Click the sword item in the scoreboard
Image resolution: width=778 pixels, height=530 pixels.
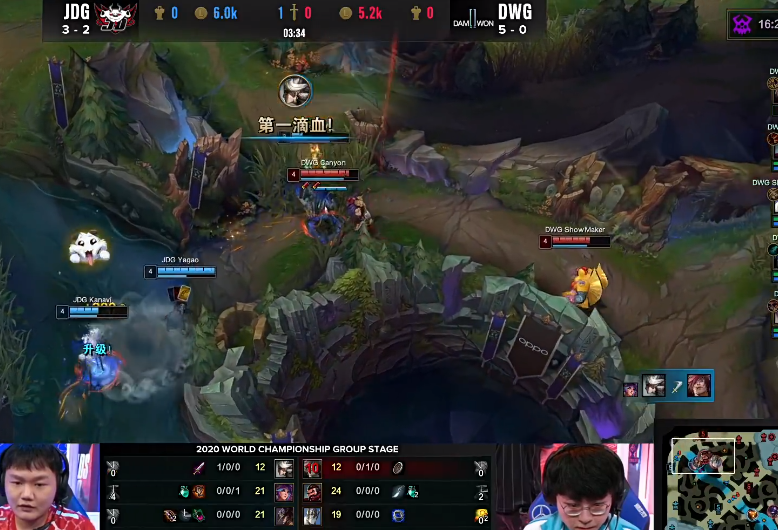198,468
